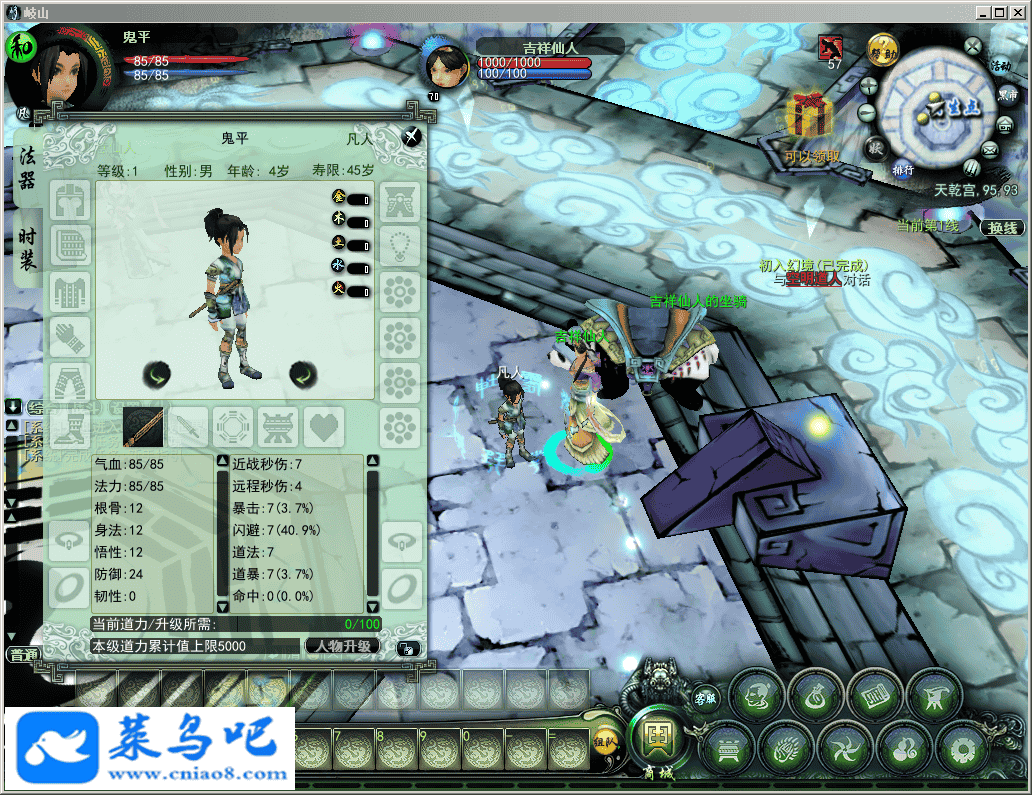The height and width of the screenshot is (795, 1032).
Task: Contact 客服 customer service
Action: [706, 697]
